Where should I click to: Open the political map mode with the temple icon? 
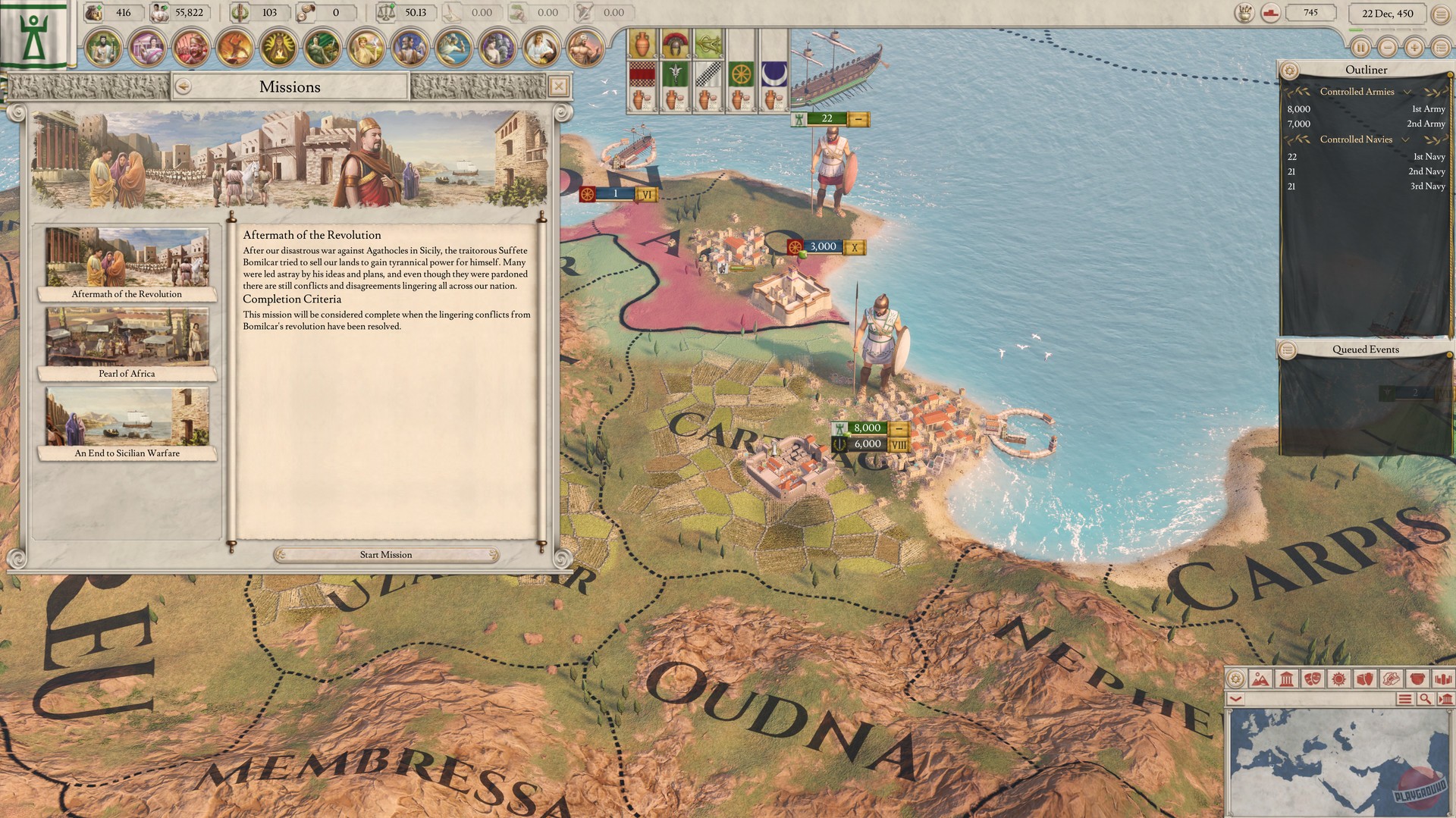[1286, 680]
